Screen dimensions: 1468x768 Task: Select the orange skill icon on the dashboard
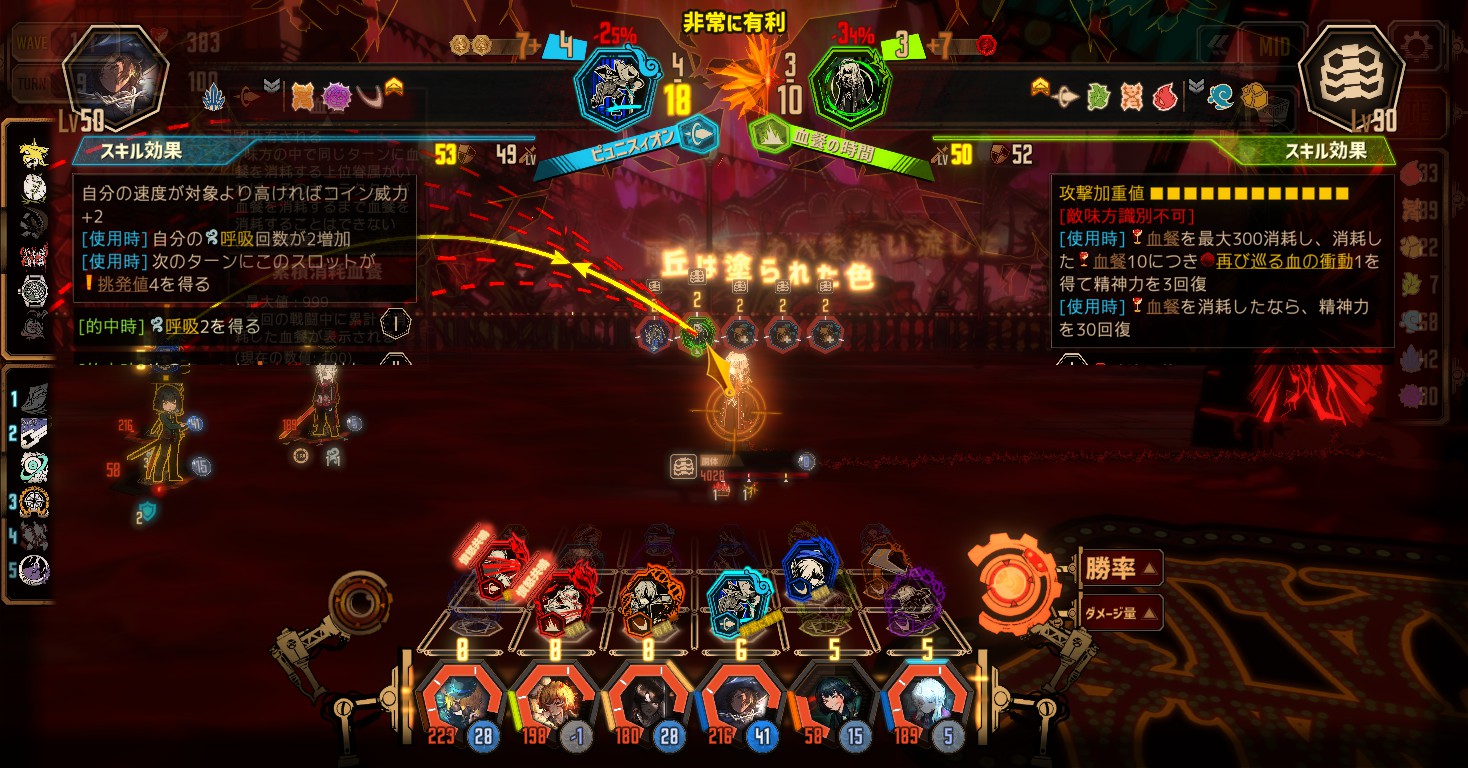(648, 600)
